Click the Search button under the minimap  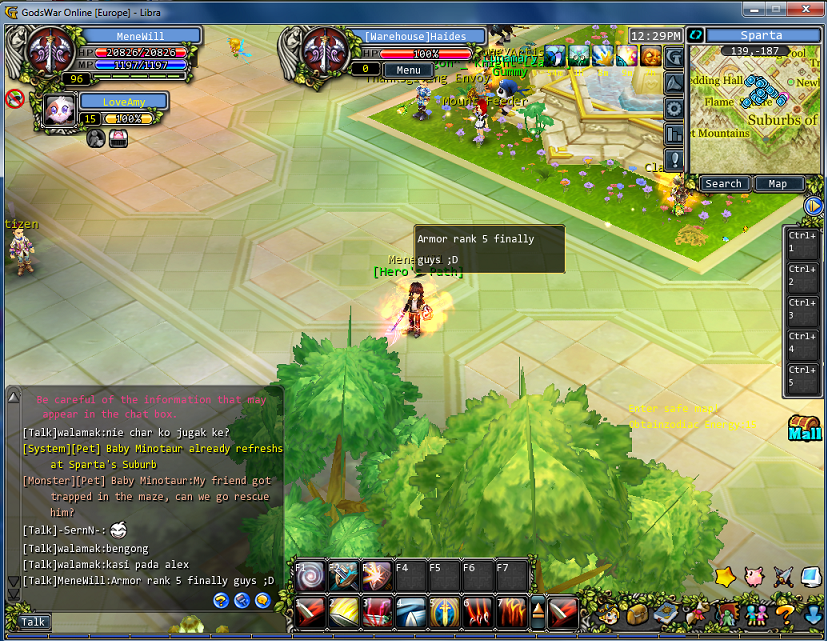click(723, 184)
